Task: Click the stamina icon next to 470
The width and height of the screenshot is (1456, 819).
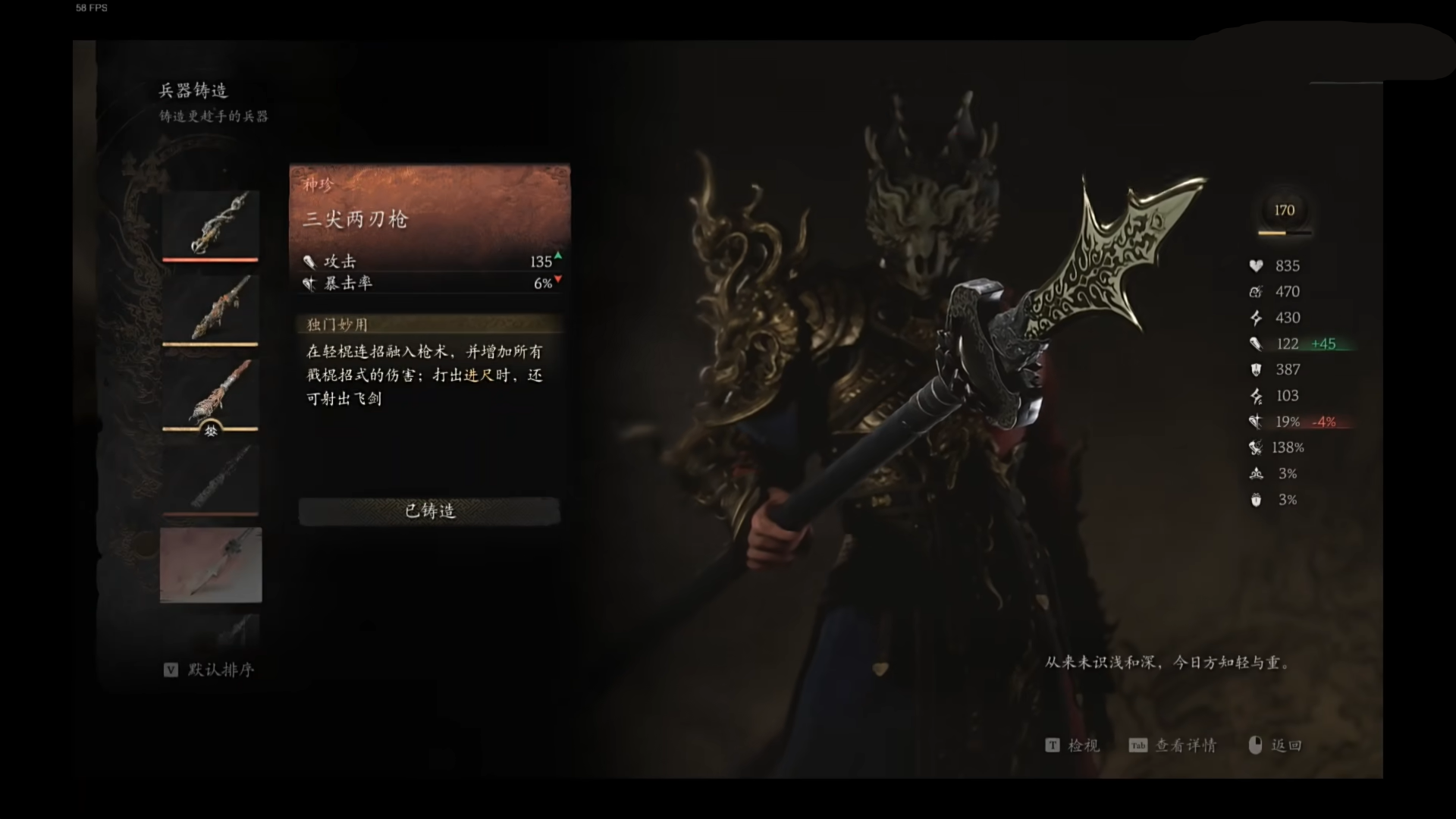Action: pyautogui.click(x=1257, y=292)
